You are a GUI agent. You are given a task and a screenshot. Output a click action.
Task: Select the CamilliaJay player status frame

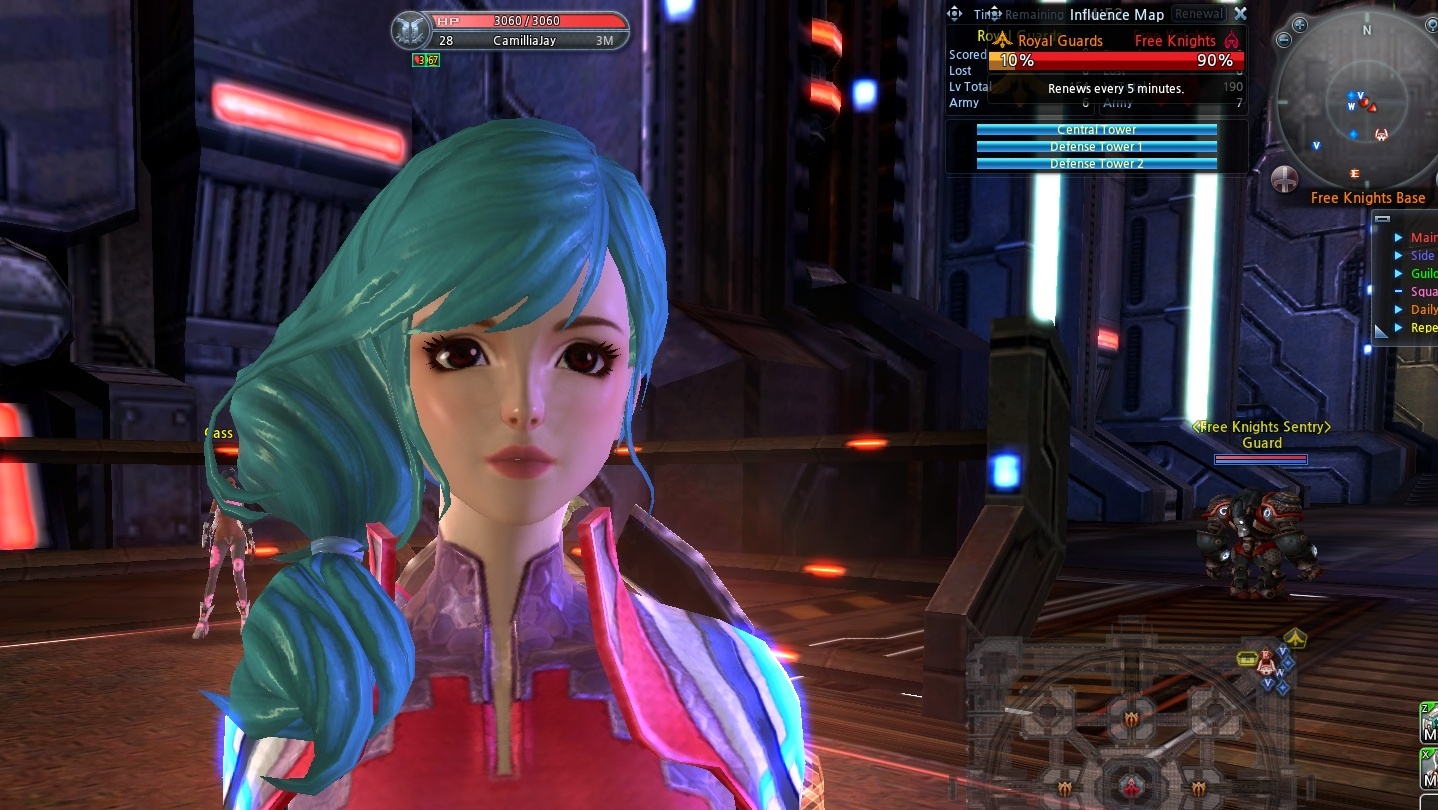[510, 31]
